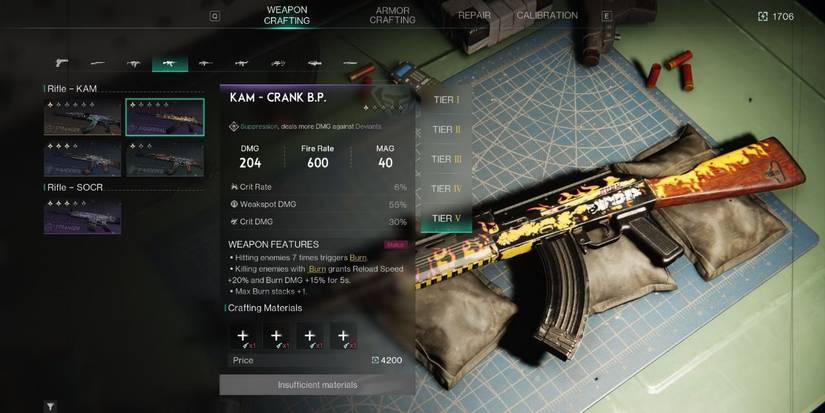Switch to Tier II
The height and width of the screenshot is (413, 825).
click(x=446, y=130)
